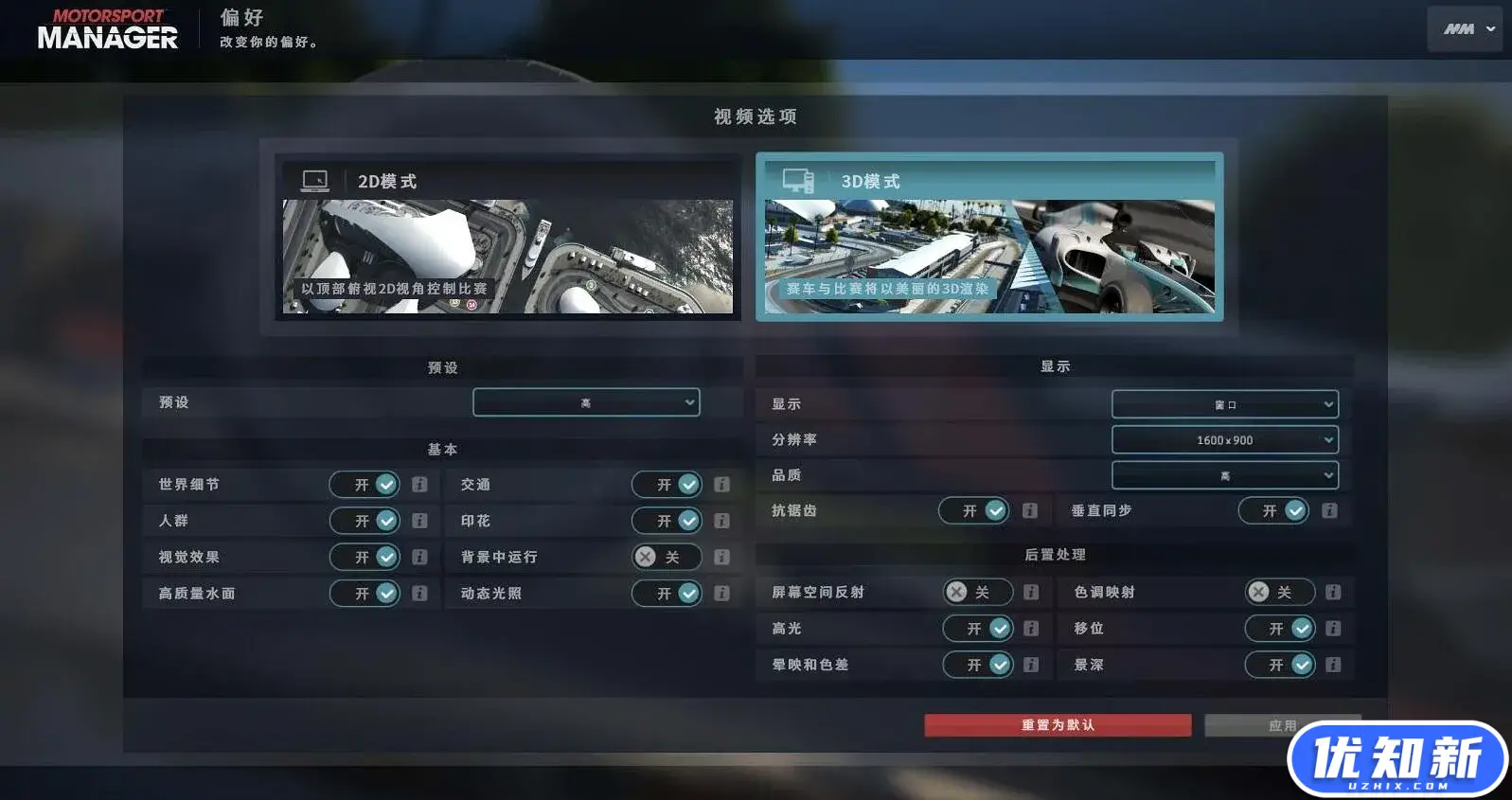Click the info icon next to 抗锯齿

1030,510
